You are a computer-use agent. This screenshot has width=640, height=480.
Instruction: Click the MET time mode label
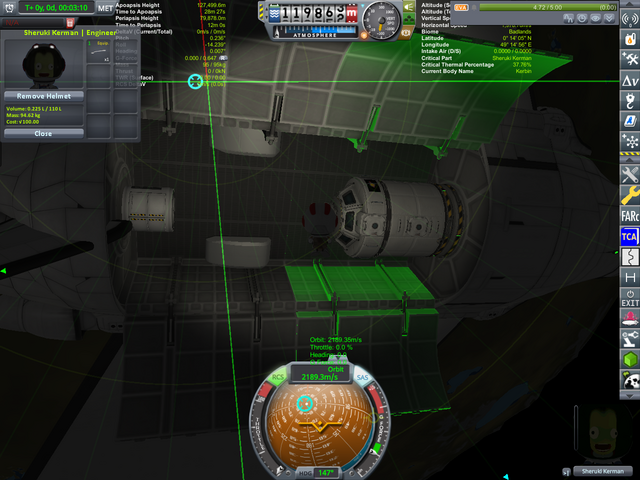pyautogui.click(x=105, y=8)
